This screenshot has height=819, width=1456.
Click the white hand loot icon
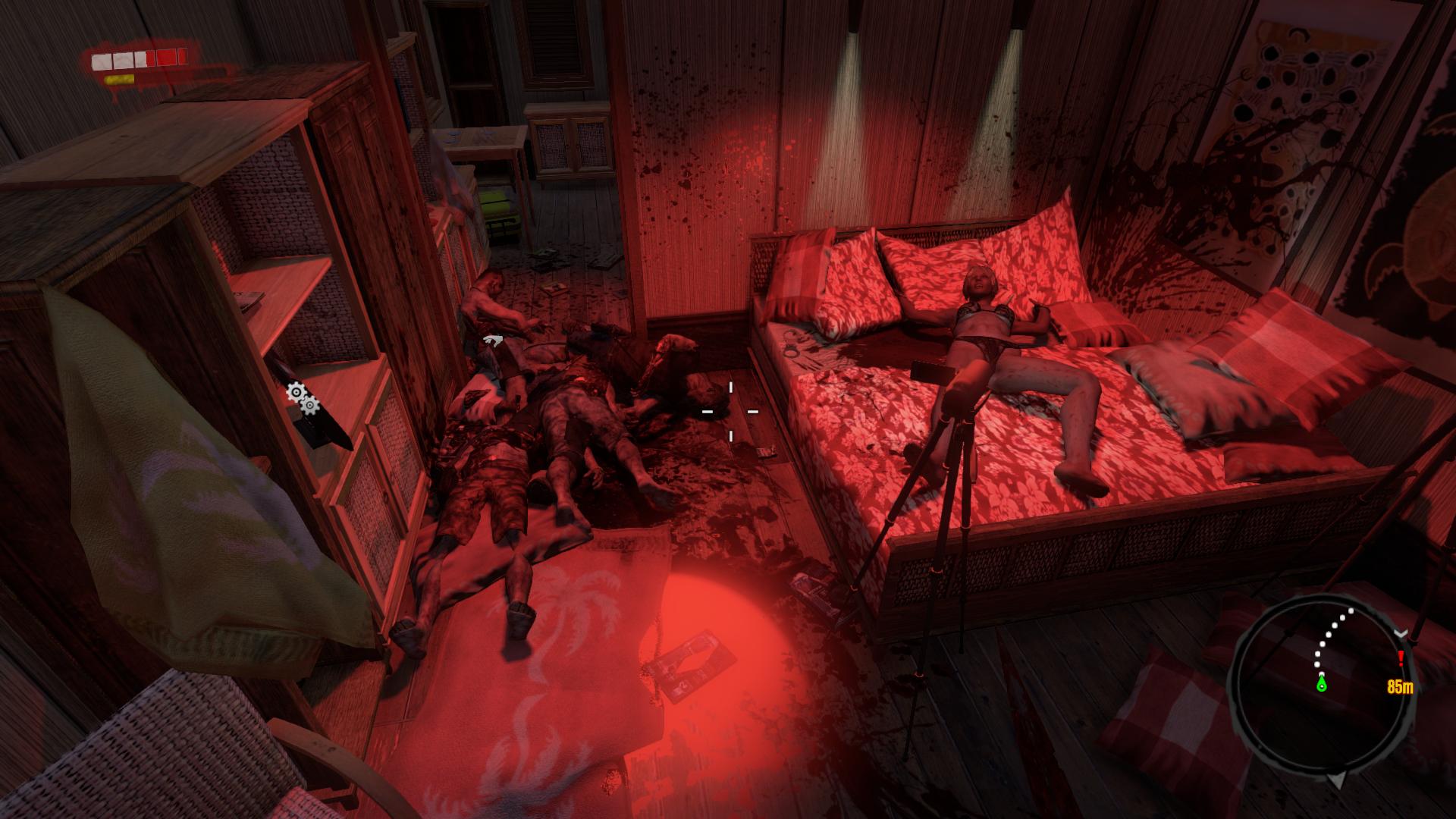493,340
